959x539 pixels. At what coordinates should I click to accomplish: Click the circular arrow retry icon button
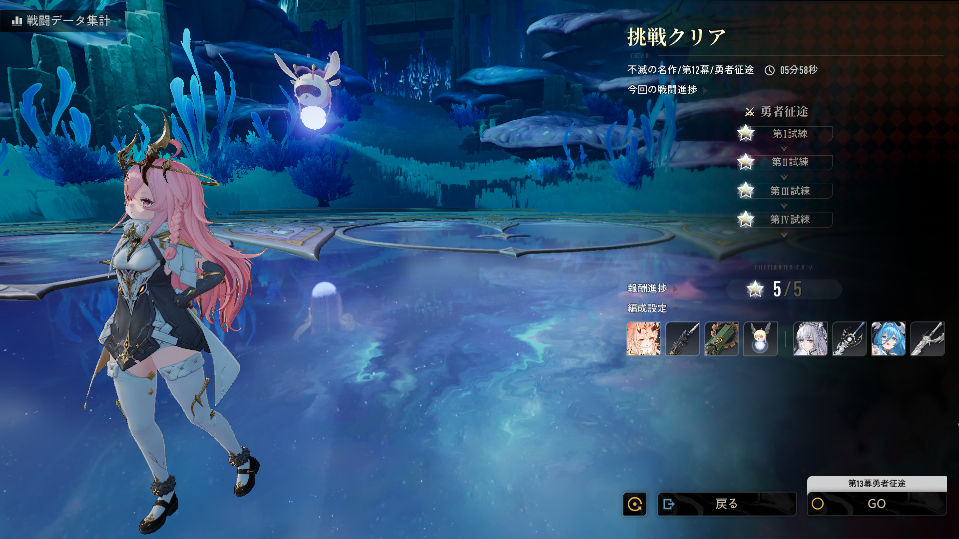634,504
